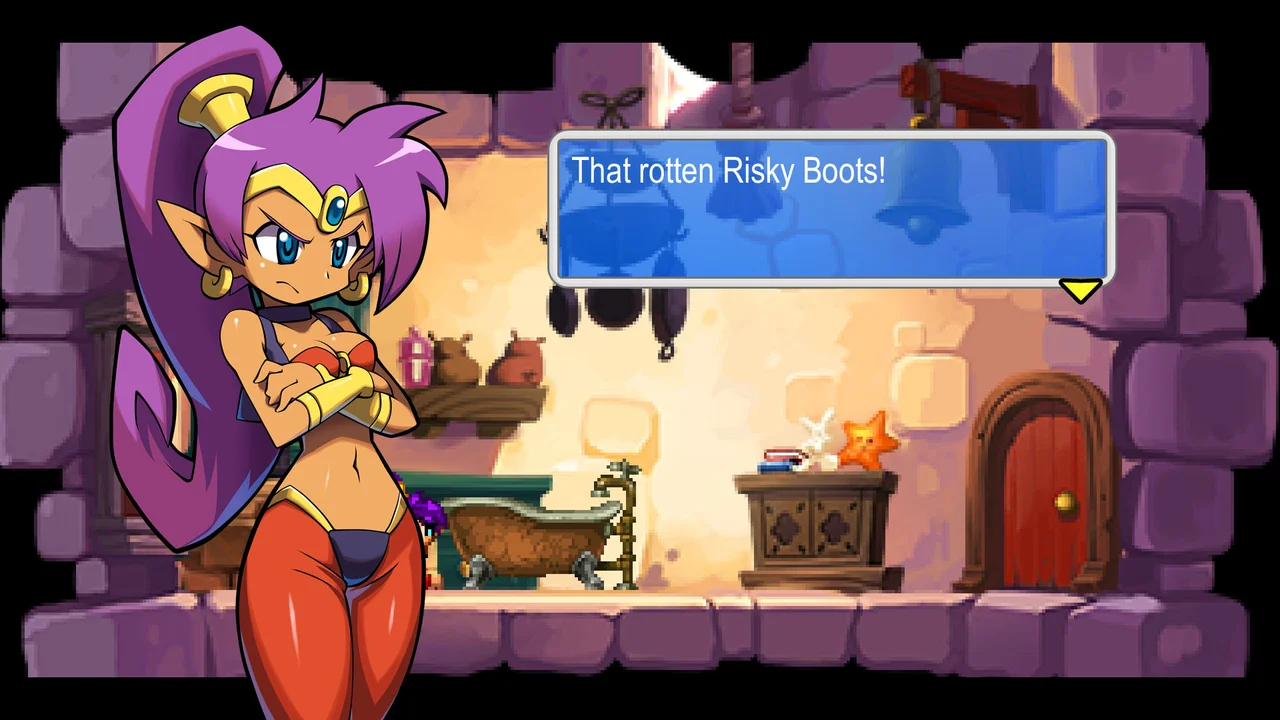Click the yellow dialogue advance arrow
This screenshot has width=1280, height=720.
point(1081,290)
